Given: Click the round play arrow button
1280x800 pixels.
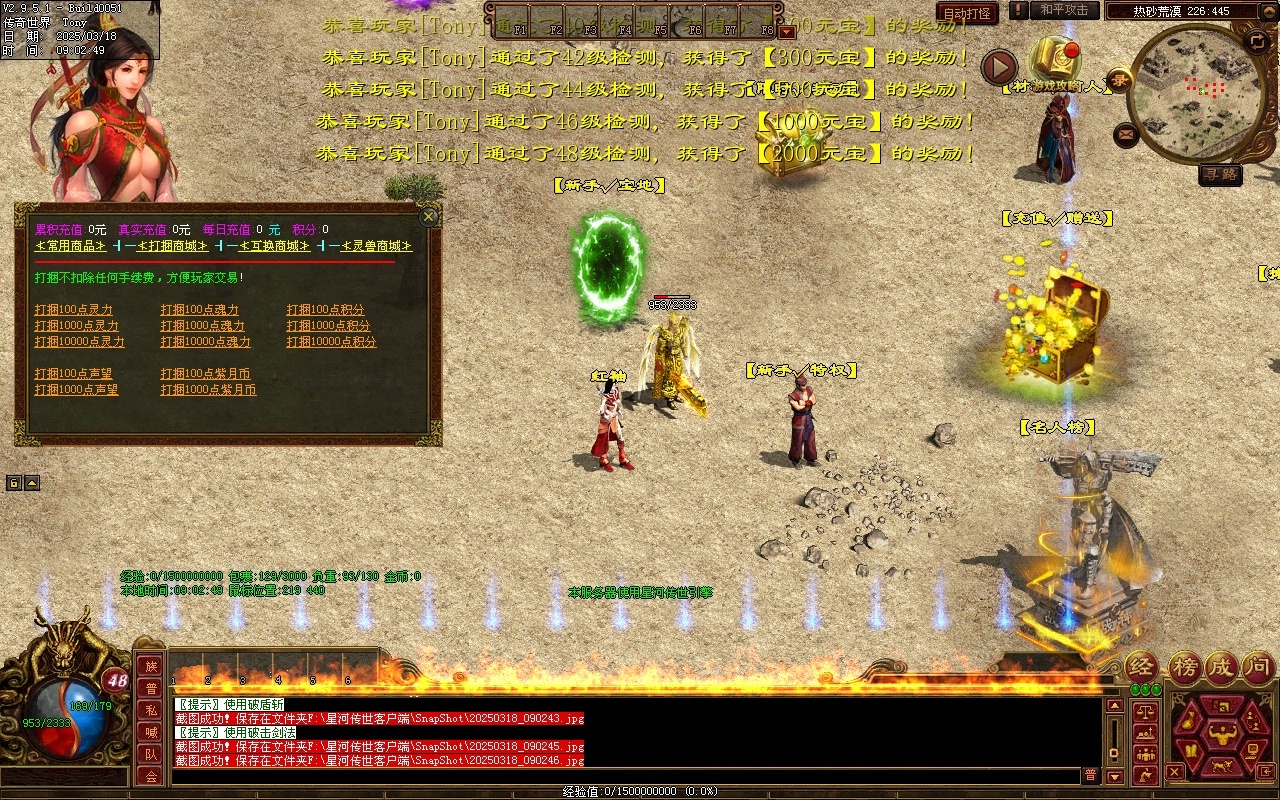Looking at the screenshot, I should click(999, 67).
